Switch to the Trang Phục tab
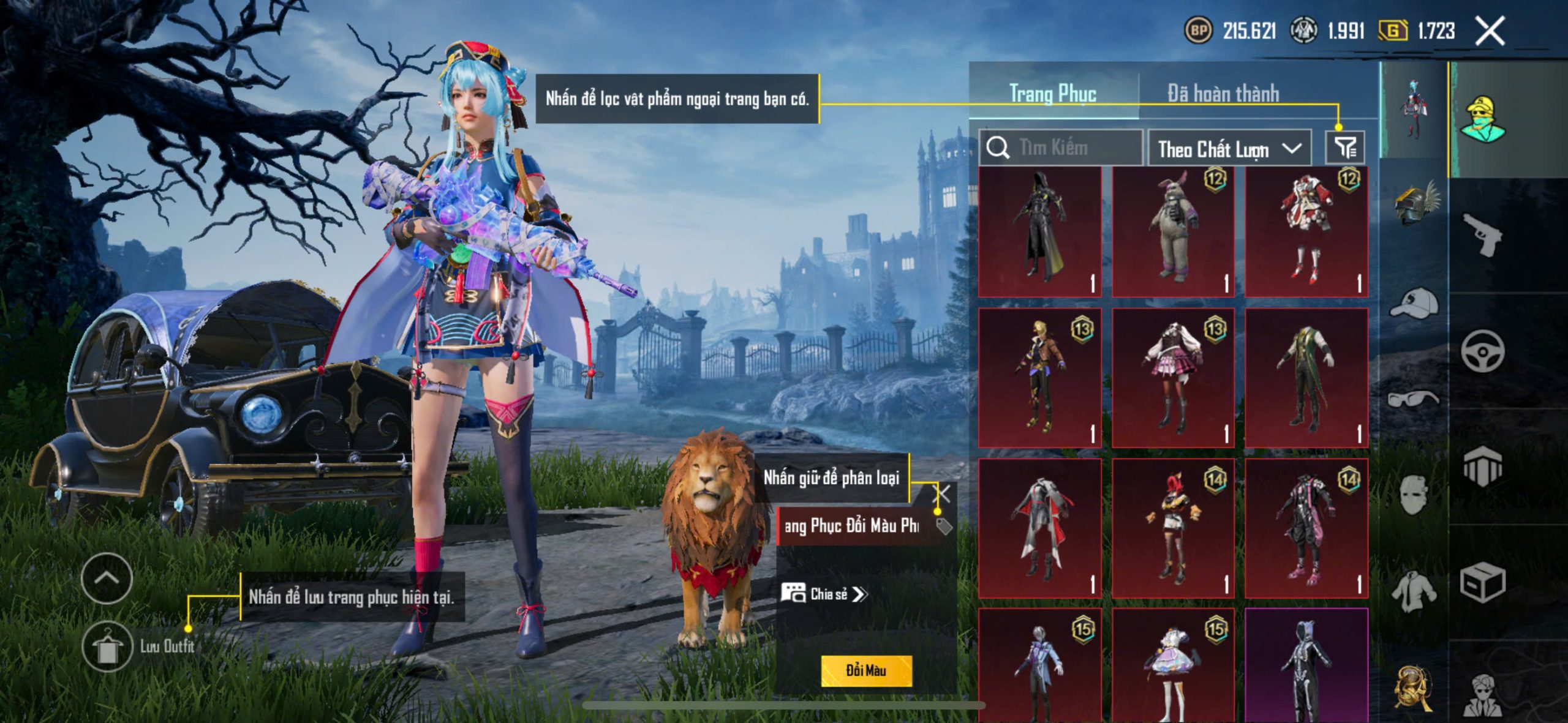Viewport: 1568px width, 723px height. (x=1052, y=94)
